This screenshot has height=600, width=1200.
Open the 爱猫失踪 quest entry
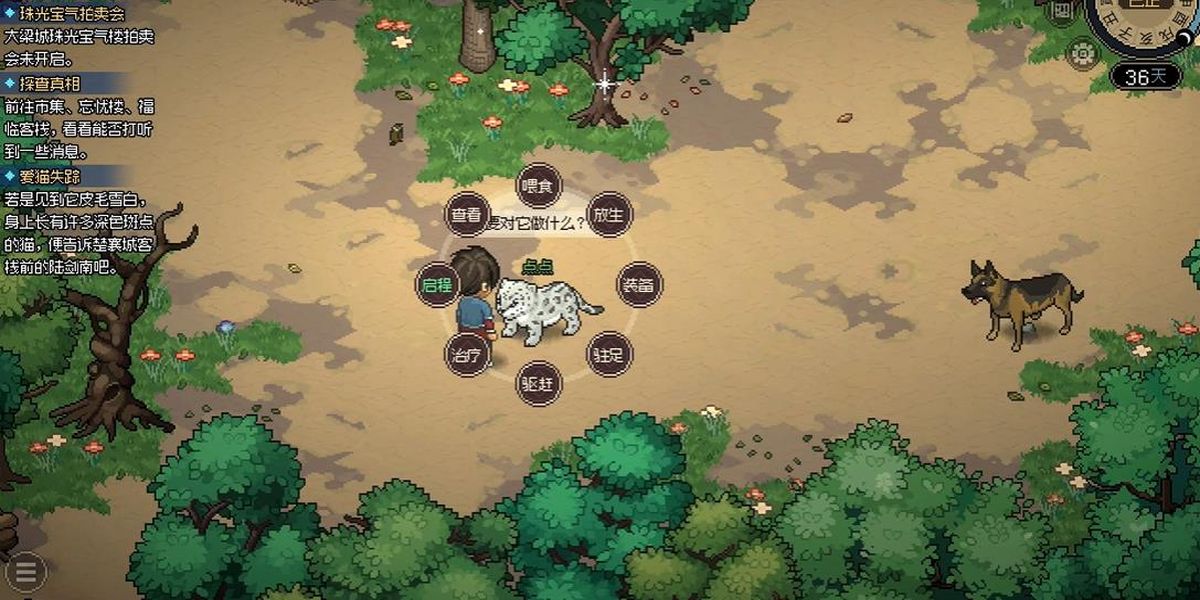[50, 176]
